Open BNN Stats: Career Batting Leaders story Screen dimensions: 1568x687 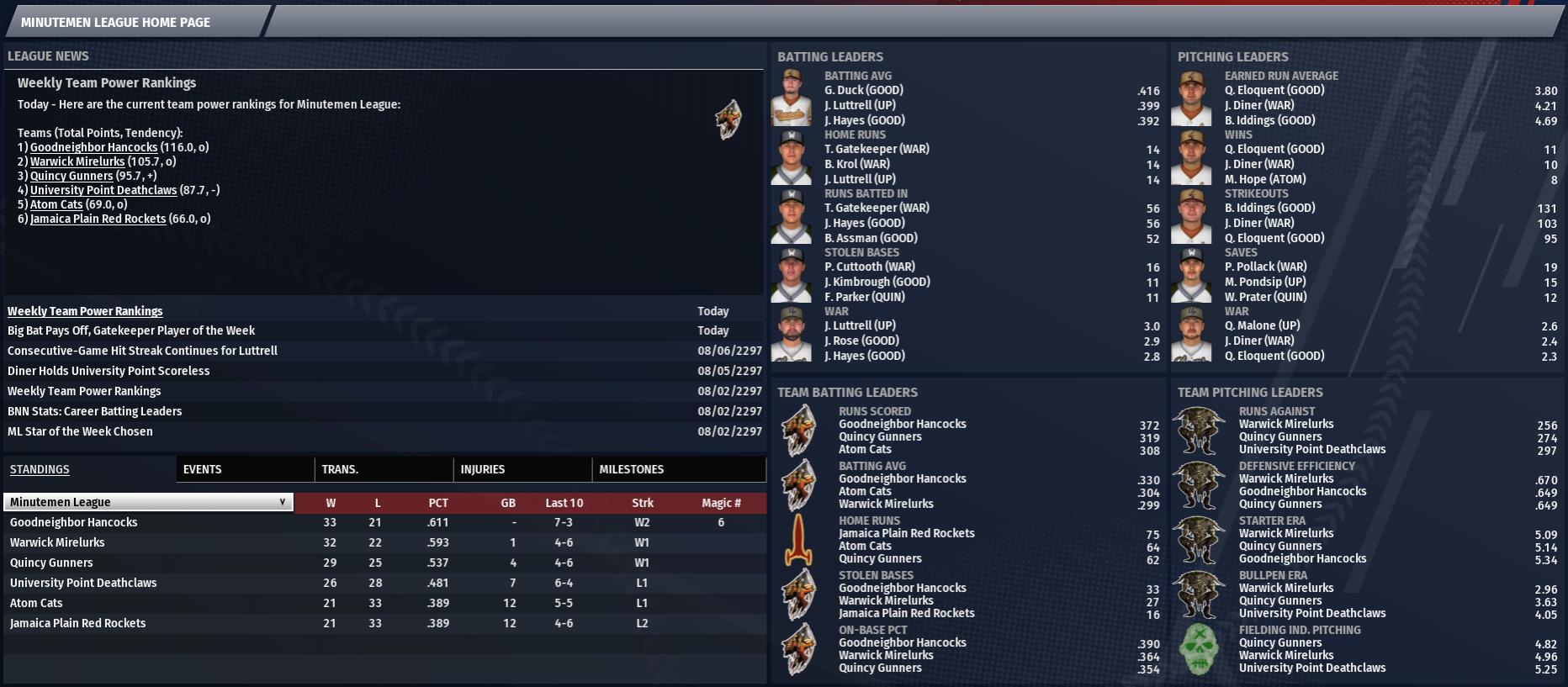pyautogui.click(x=94, y=411)
